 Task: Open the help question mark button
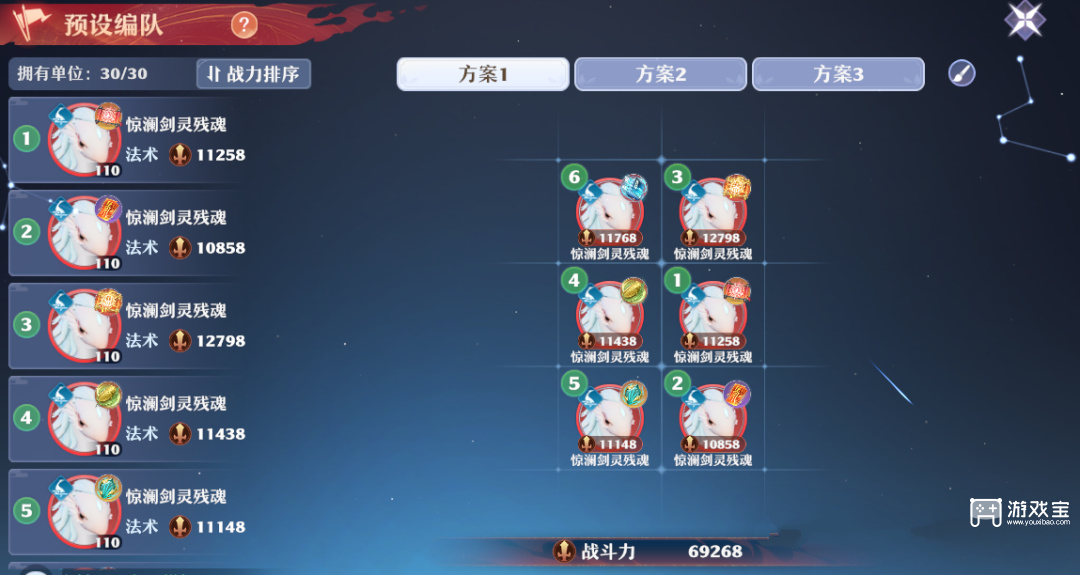click(x=244, y=25)
